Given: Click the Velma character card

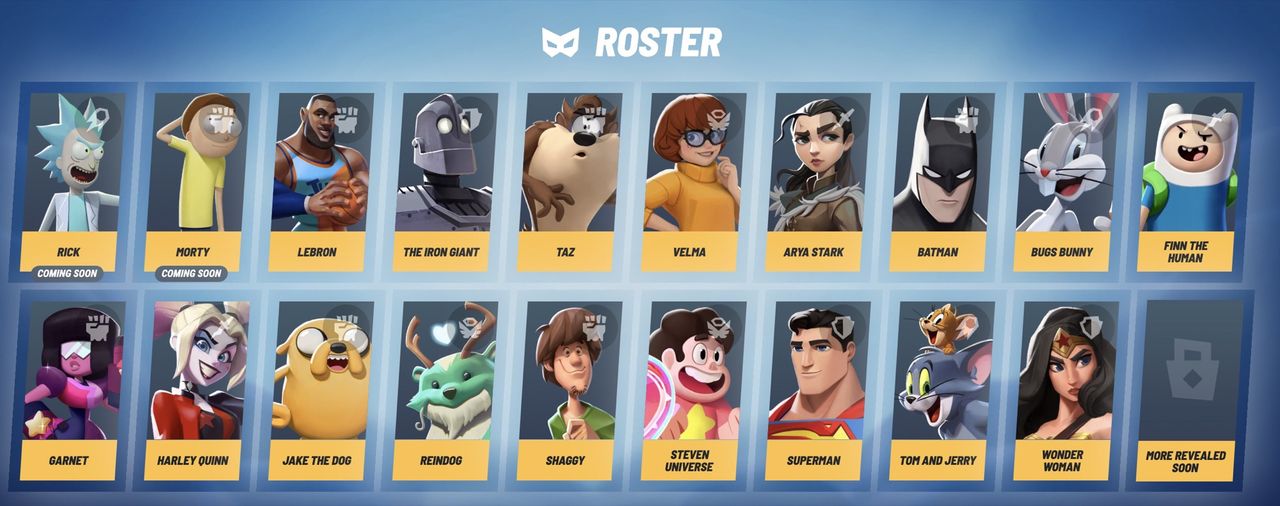Looking at the screenshot, I should [x=691, y=180].
